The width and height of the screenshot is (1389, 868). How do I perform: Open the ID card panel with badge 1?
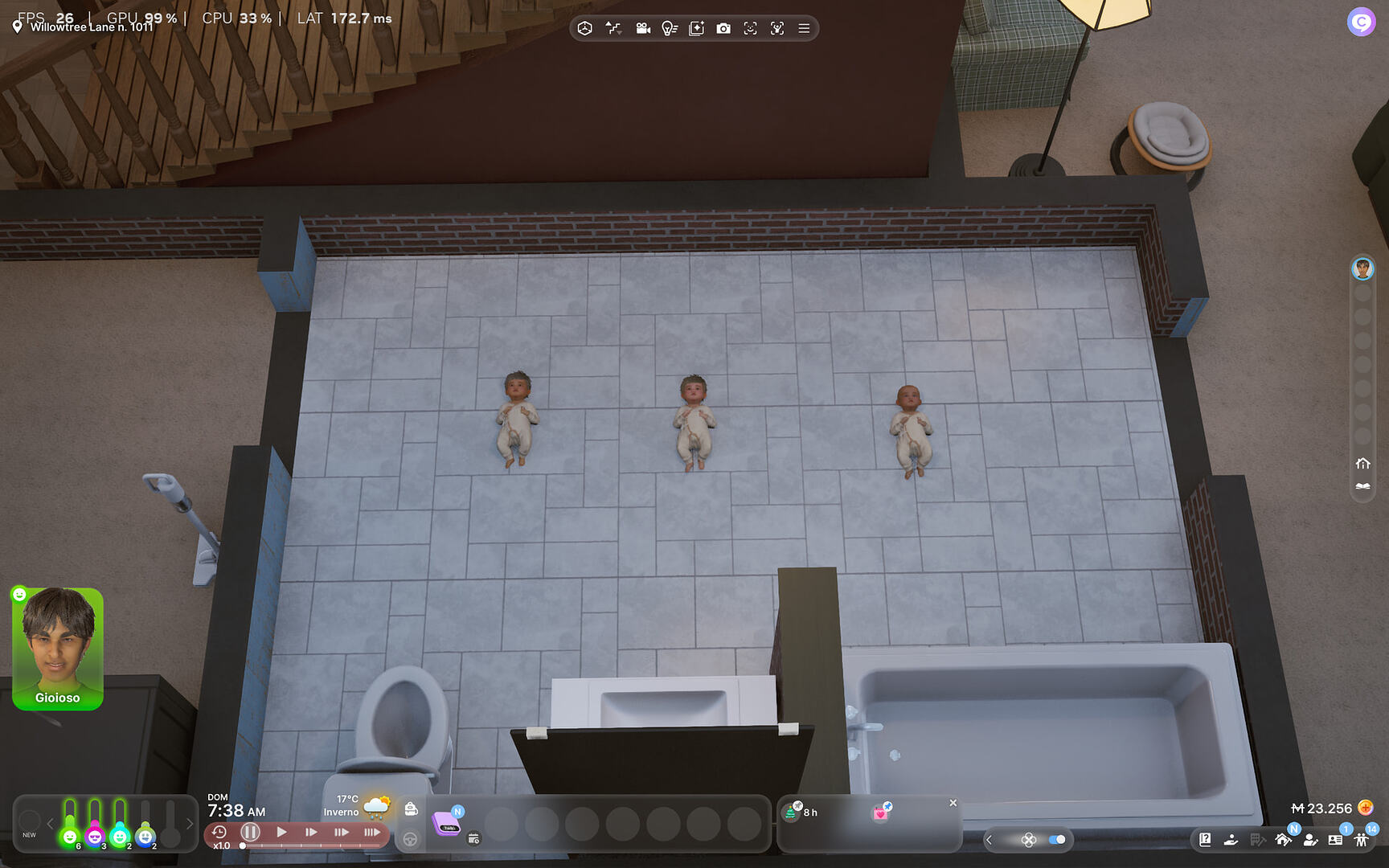click(x=1335, y=840)
